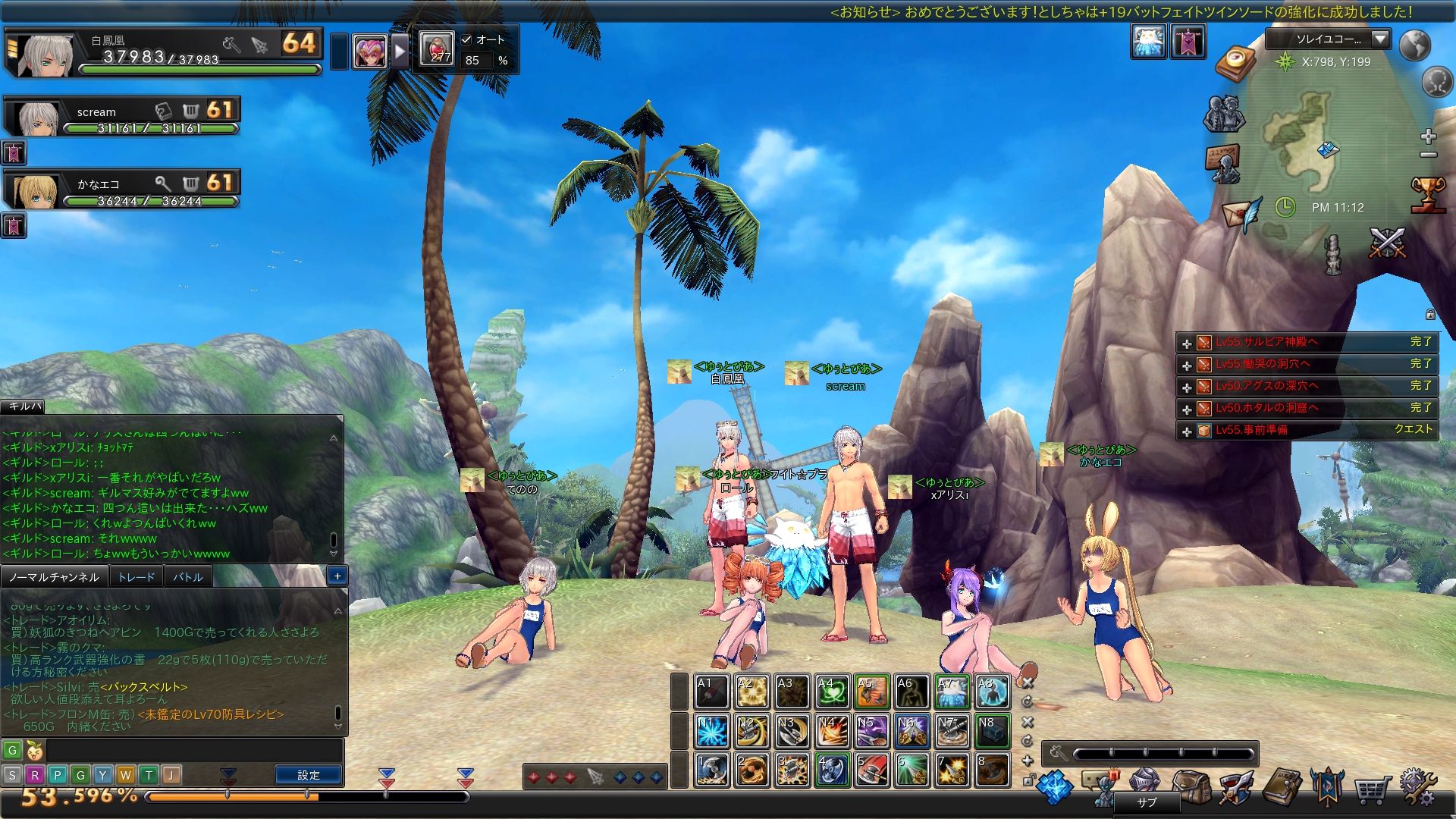Switch to the トレード chat tab
Screen dimensions: 1456x819
click(x=136, y=577)
